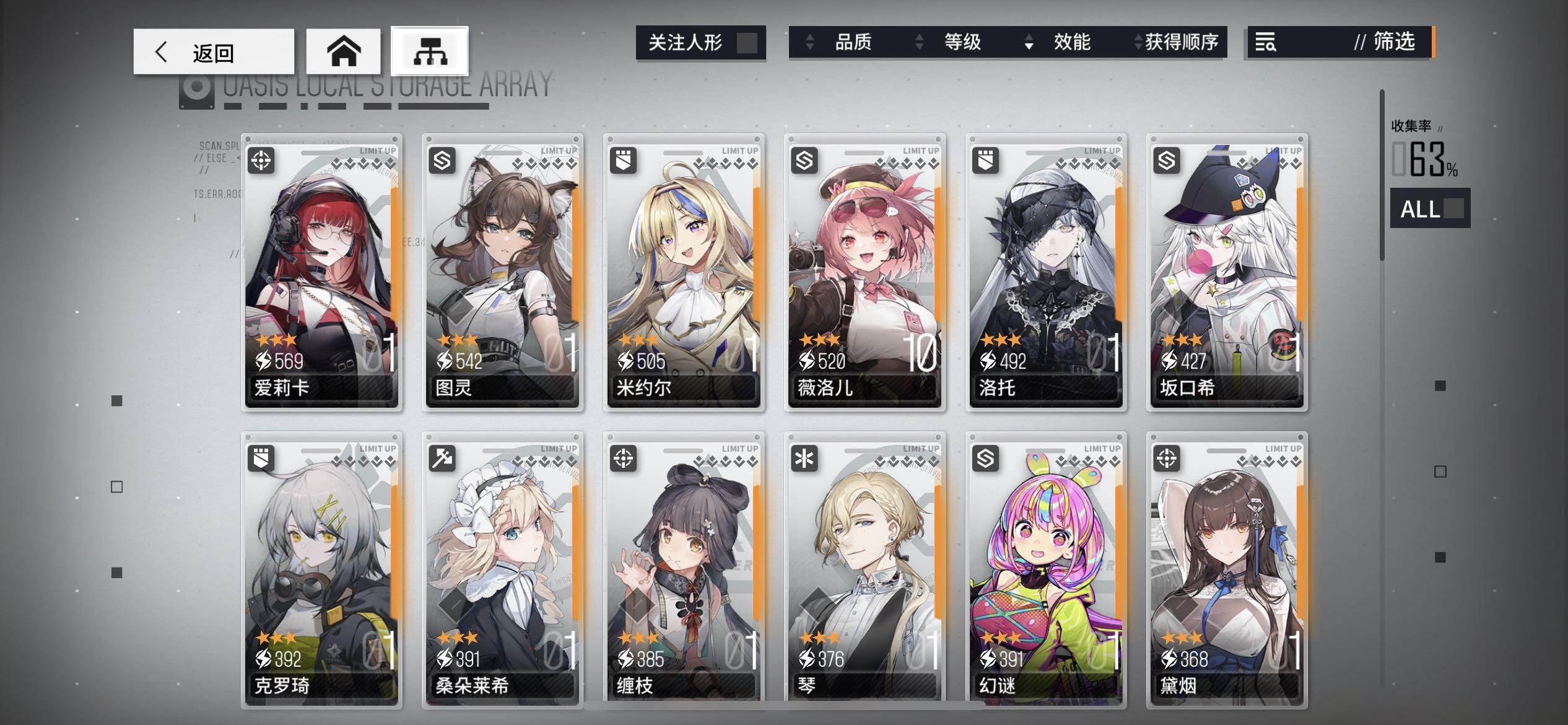
Task: Enable the 关注人形 checkbox
Action: coord(750,43)
